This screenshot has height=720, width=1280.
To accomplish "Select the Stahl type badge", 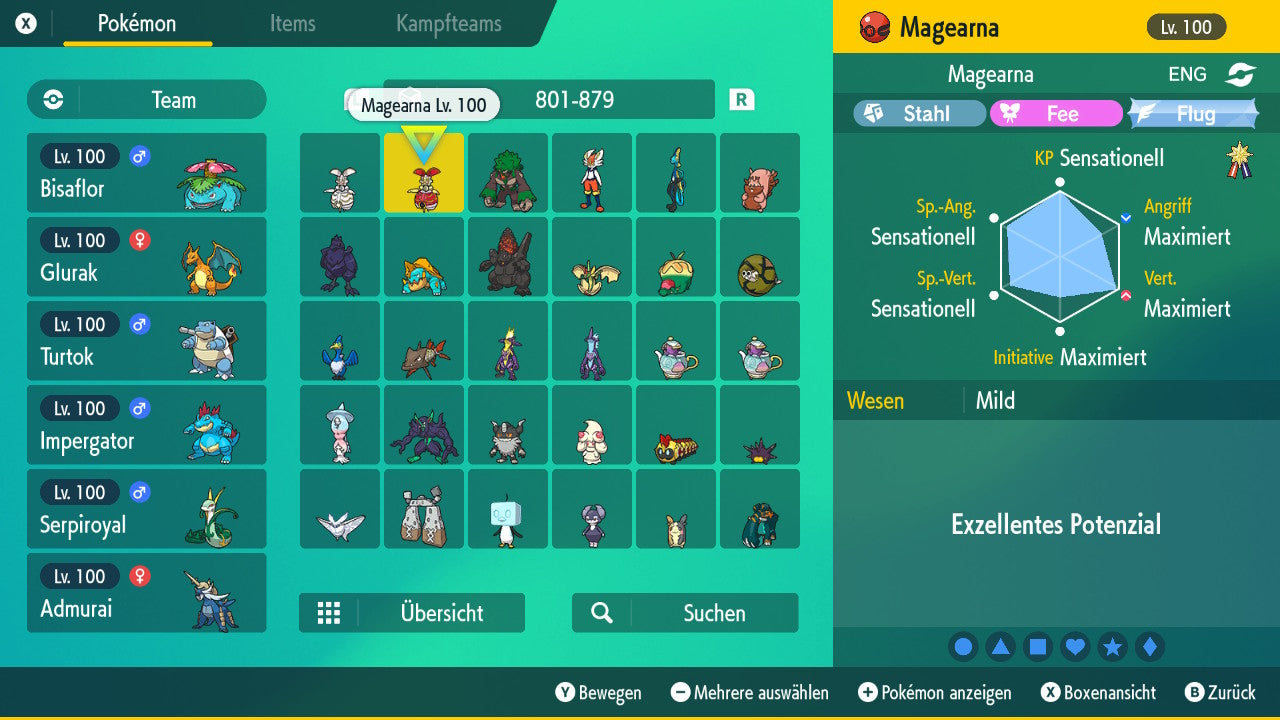I will pos(917,113).
